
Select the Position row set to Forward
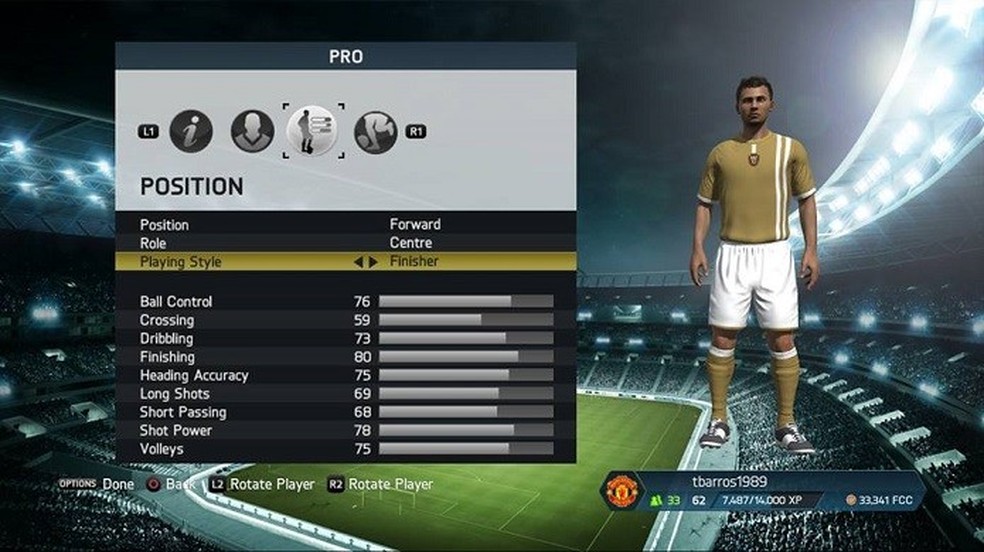pyautogui.click(x=345, y=225)
